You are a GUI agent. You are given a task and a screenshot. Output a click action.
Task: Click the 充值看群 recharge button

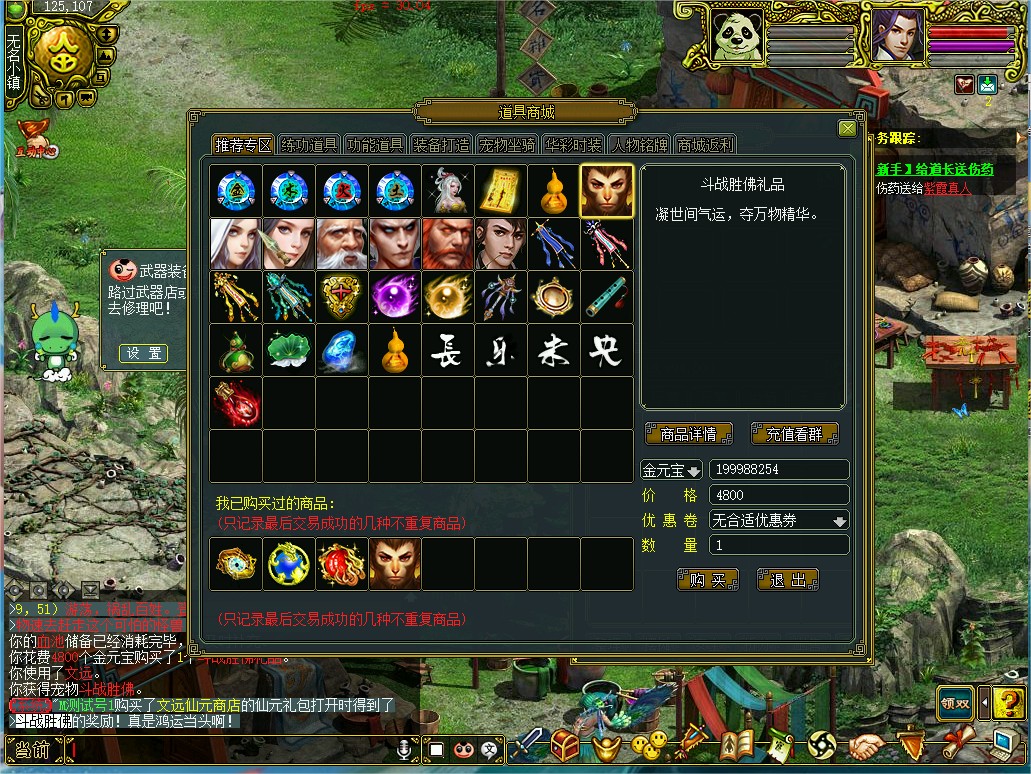click(x=794, y=434)
